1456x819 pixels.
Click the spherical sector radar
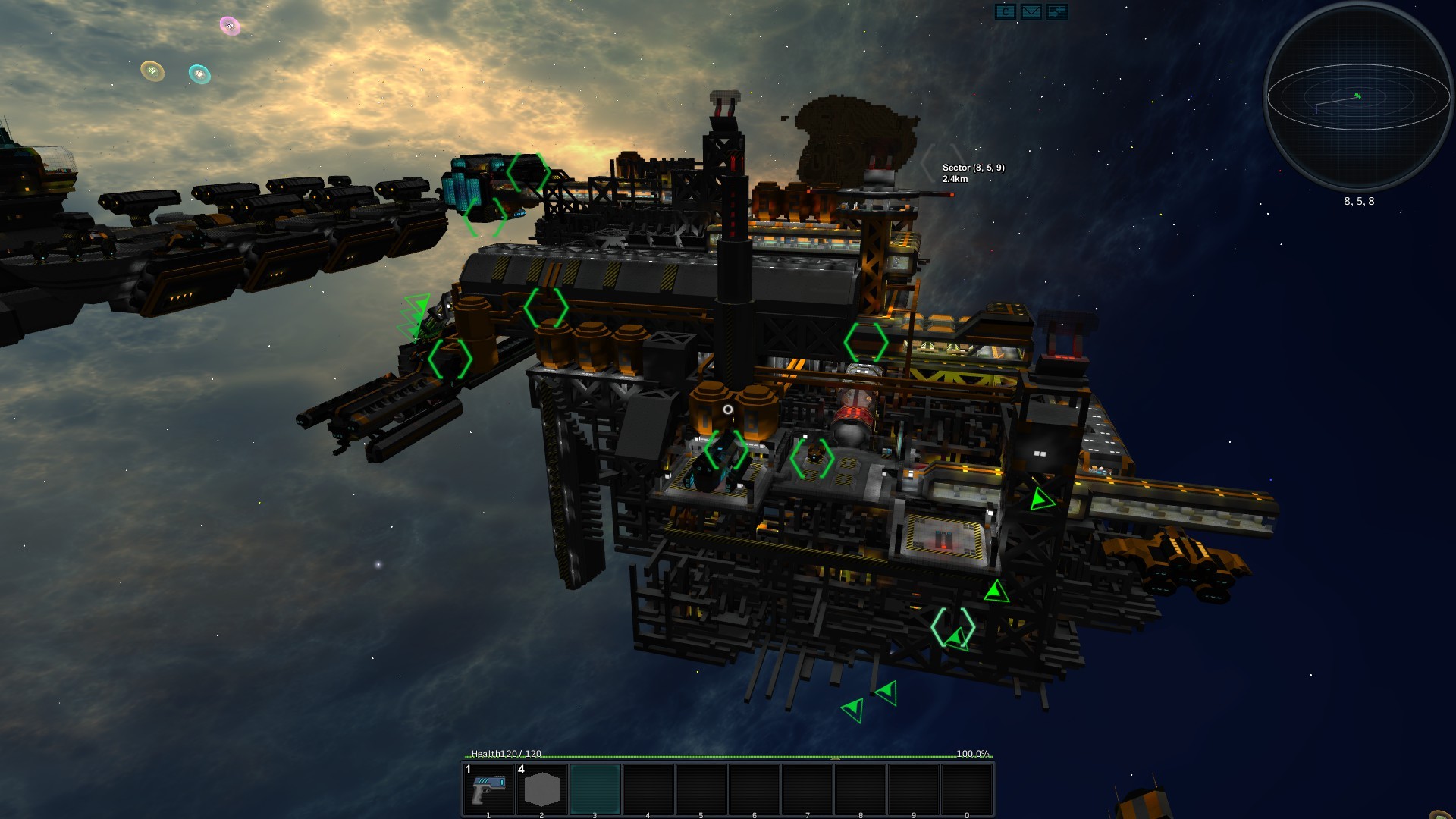tap(1358, 99)
